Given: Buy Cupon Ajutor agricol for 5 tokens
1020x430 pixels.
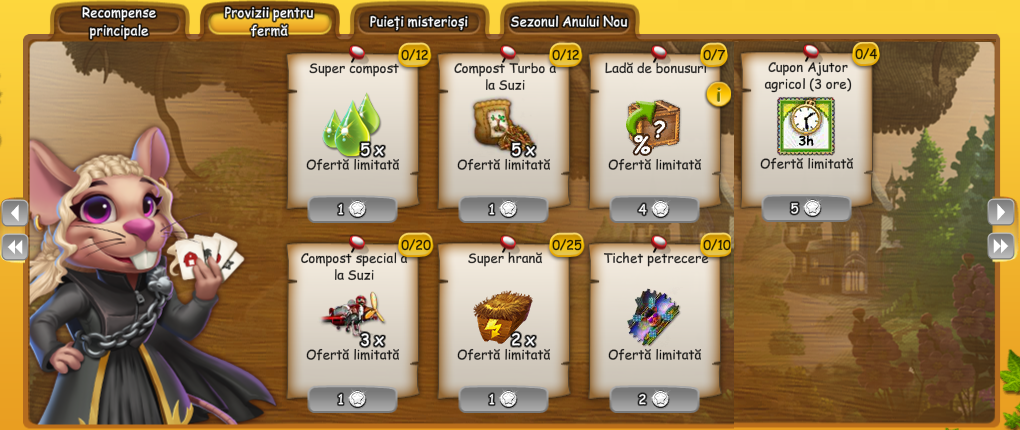Looking at the screenshot, I should [806, 209].
